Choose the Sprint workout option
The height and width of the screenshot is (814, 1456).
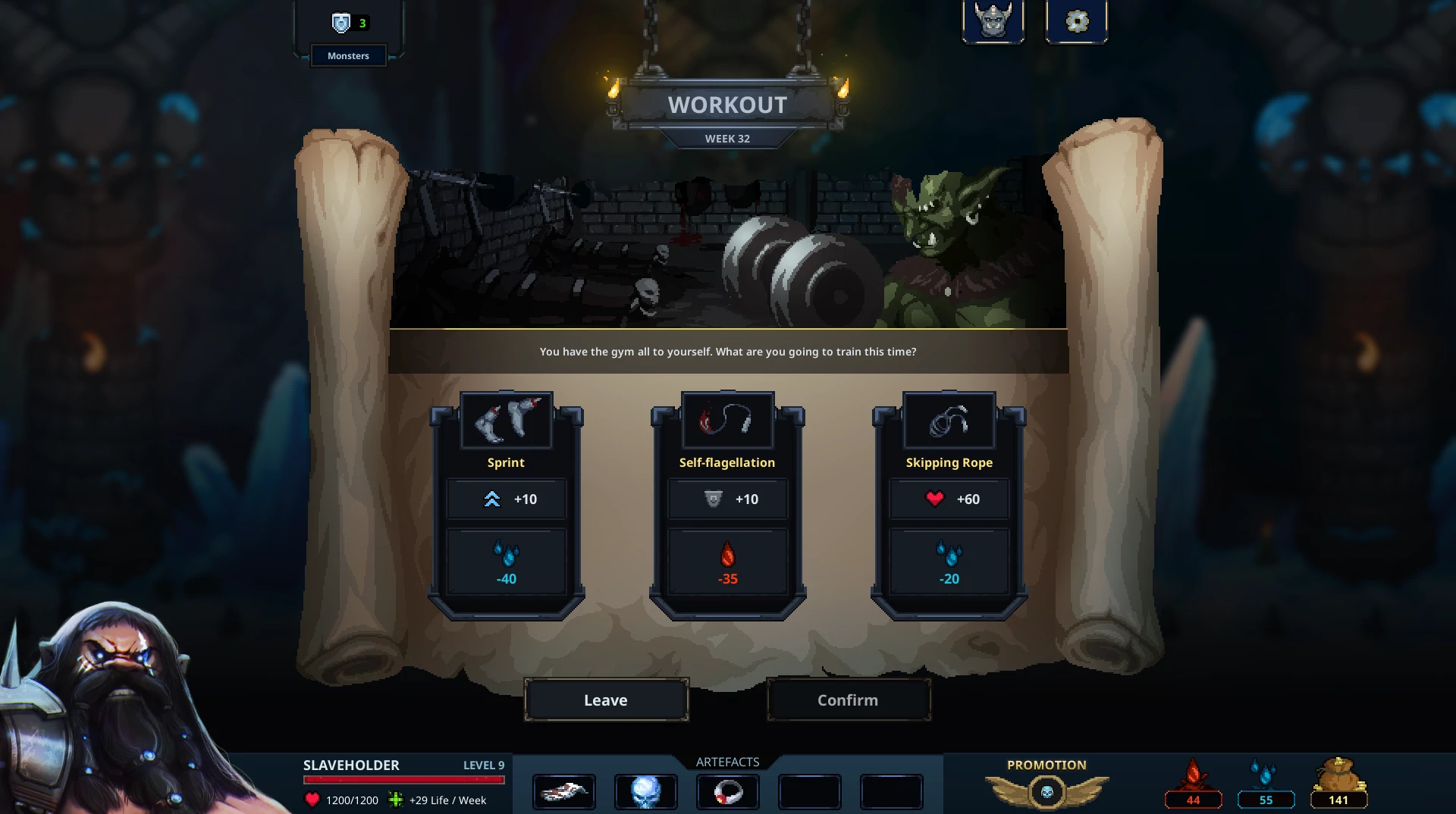click(x=506, y=504)
